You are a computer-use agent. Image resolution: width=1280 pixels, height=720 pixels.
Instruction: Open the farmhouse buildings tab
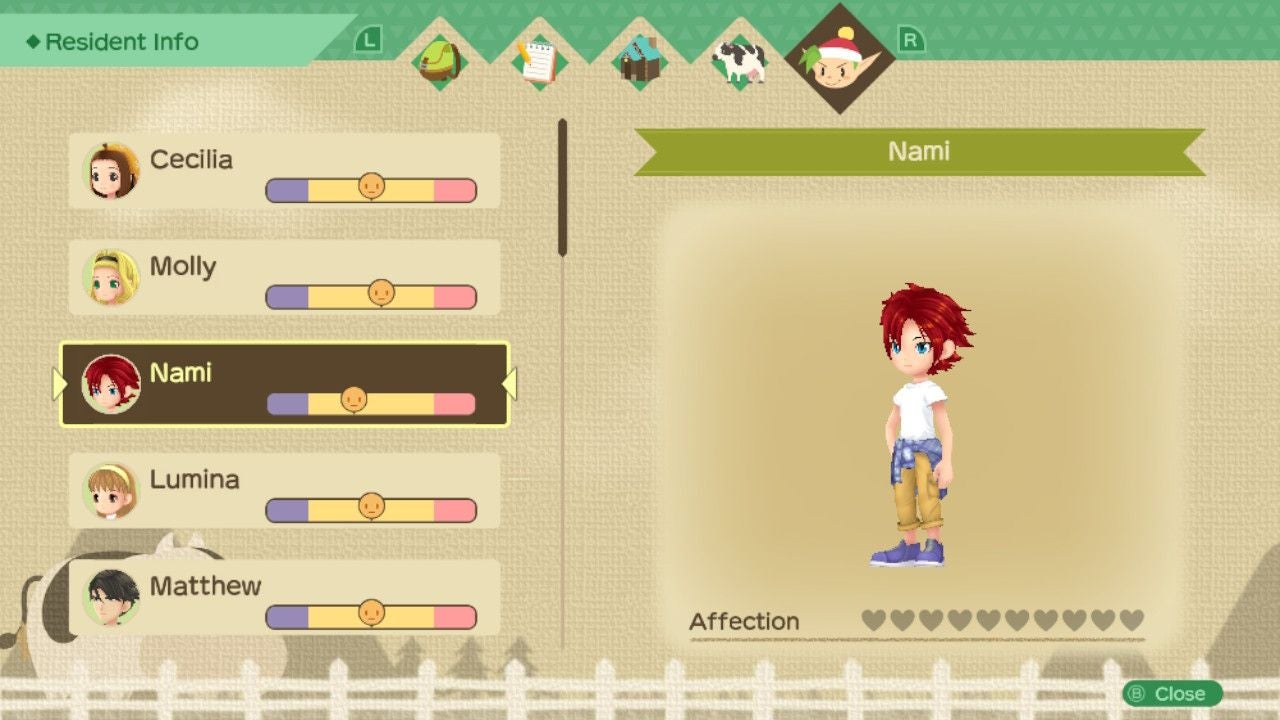click(640, 62)
